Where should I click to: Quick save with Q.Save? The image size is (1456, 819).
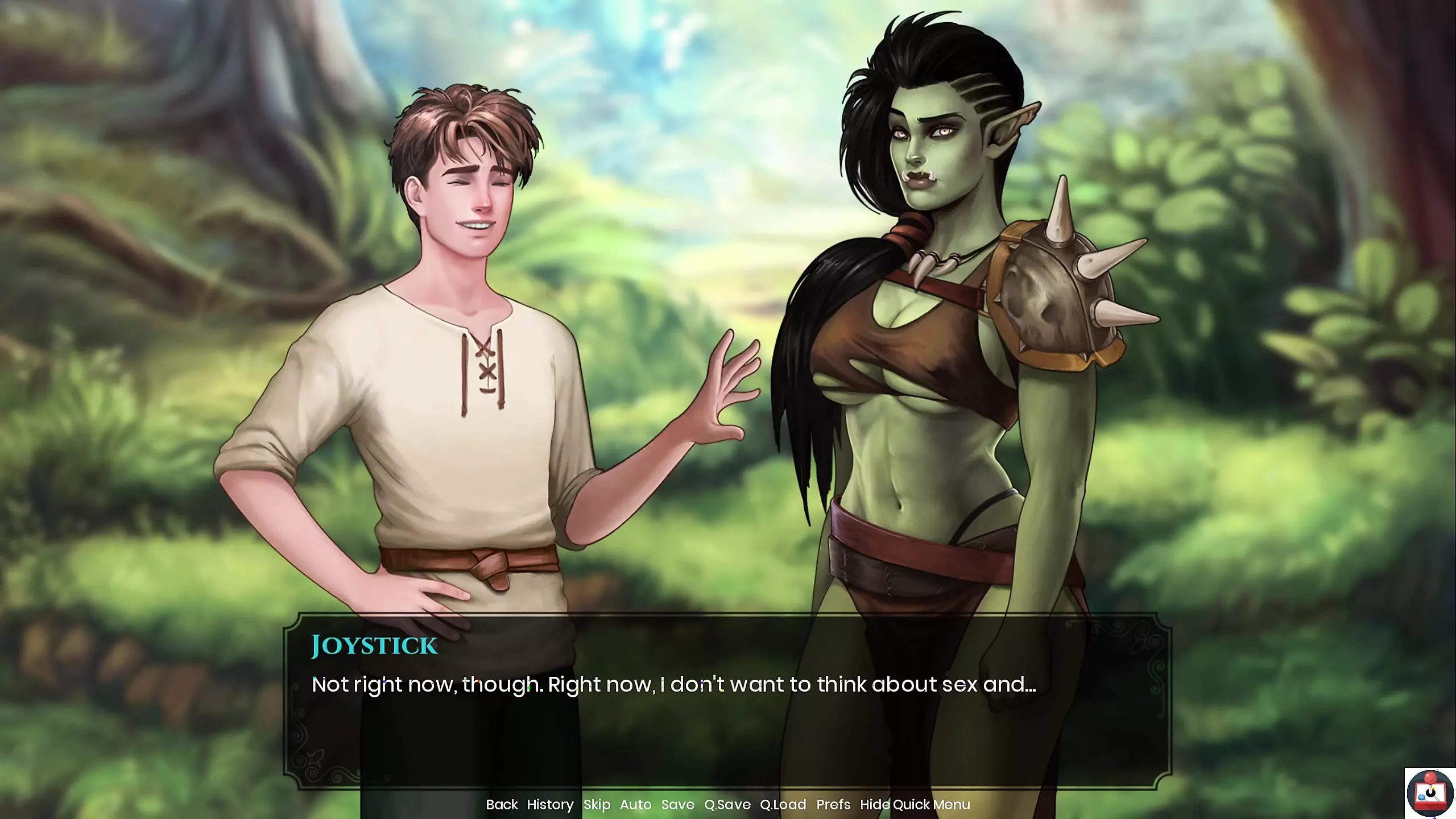pos(727,804)
